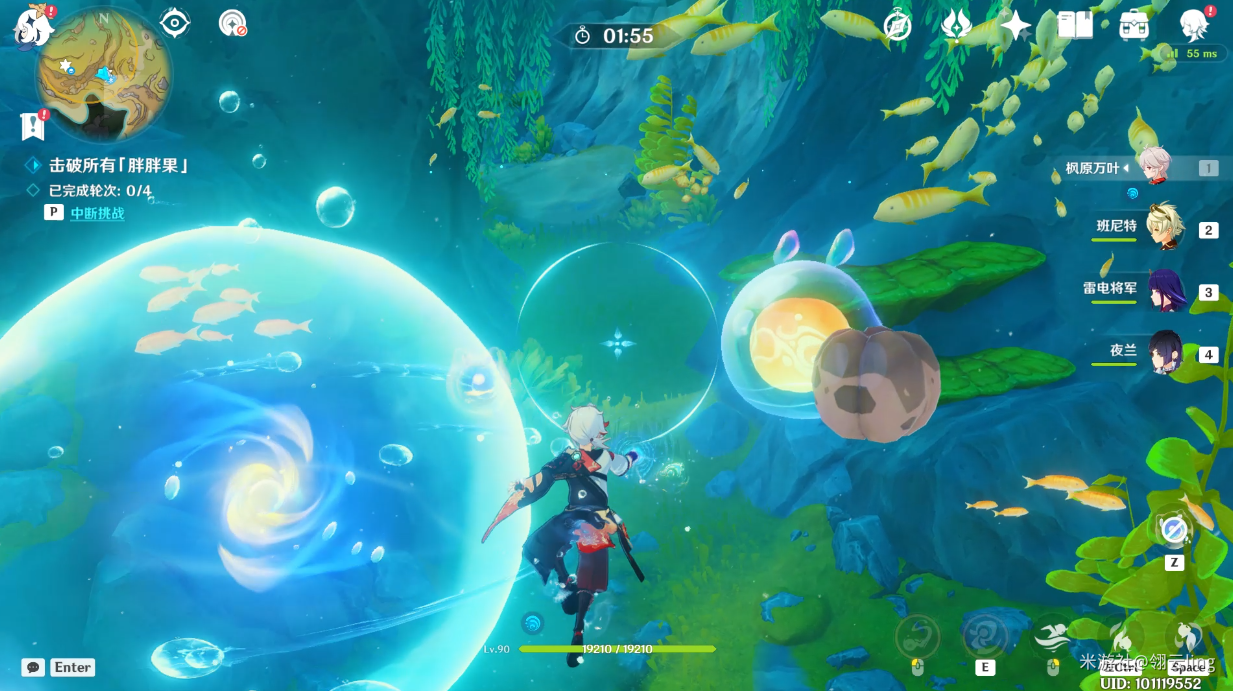Screen dimensions: 1233x691
Task: Activate the swimmer sprint icon
Action: [1052, 636]
